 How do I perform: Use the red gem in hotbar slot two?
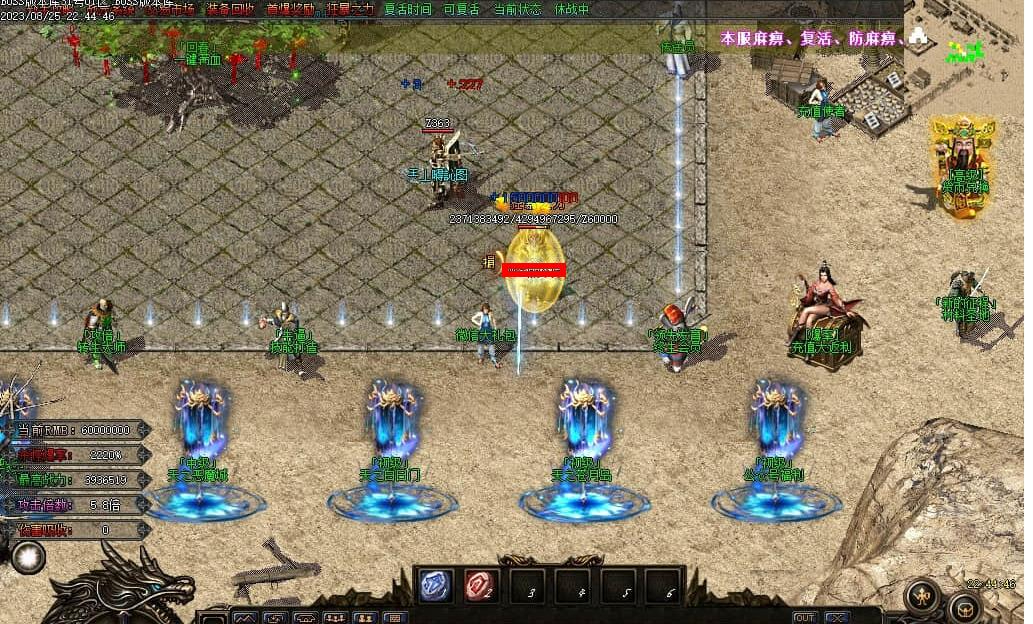483,587
